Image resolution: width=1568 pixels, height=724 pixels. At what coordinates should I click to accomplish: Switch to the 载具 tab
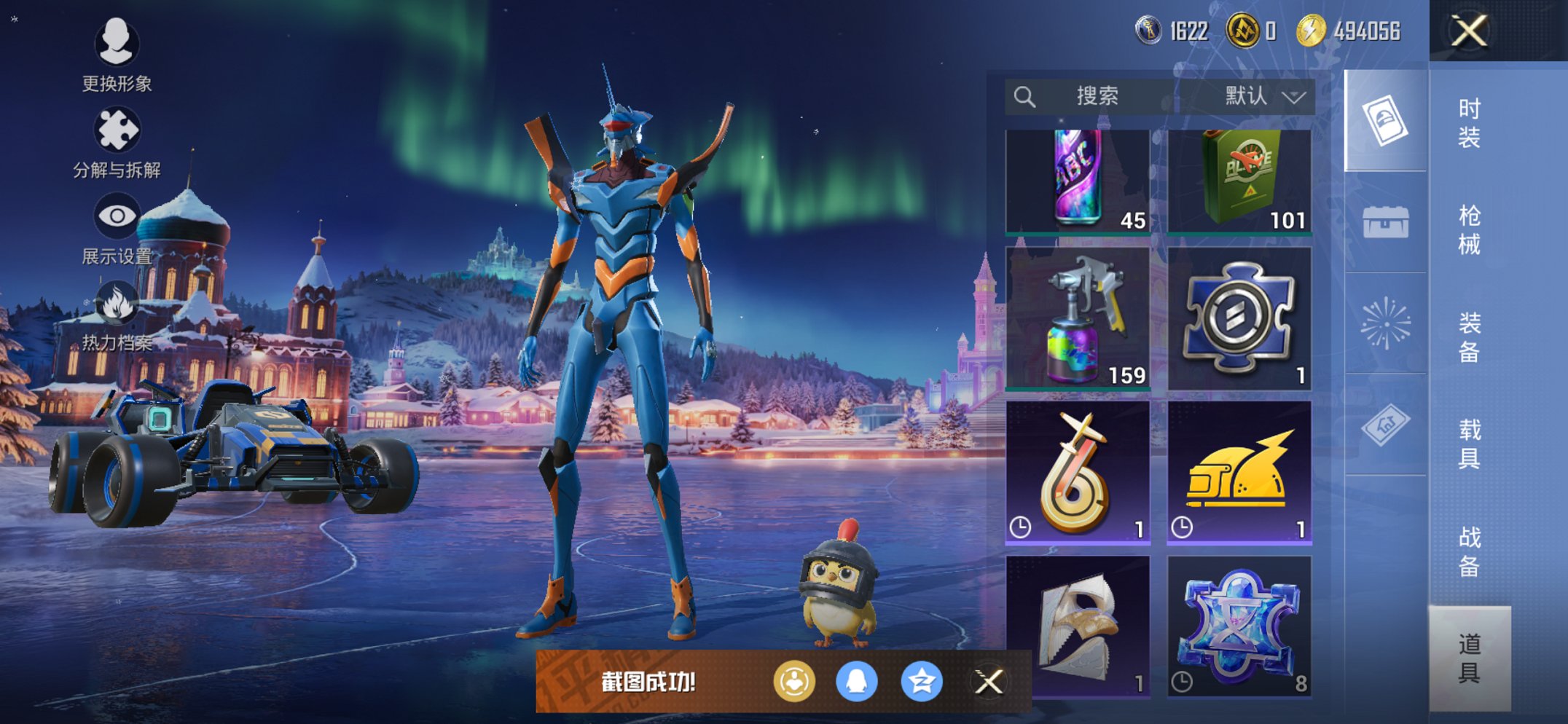[1469, 444]
